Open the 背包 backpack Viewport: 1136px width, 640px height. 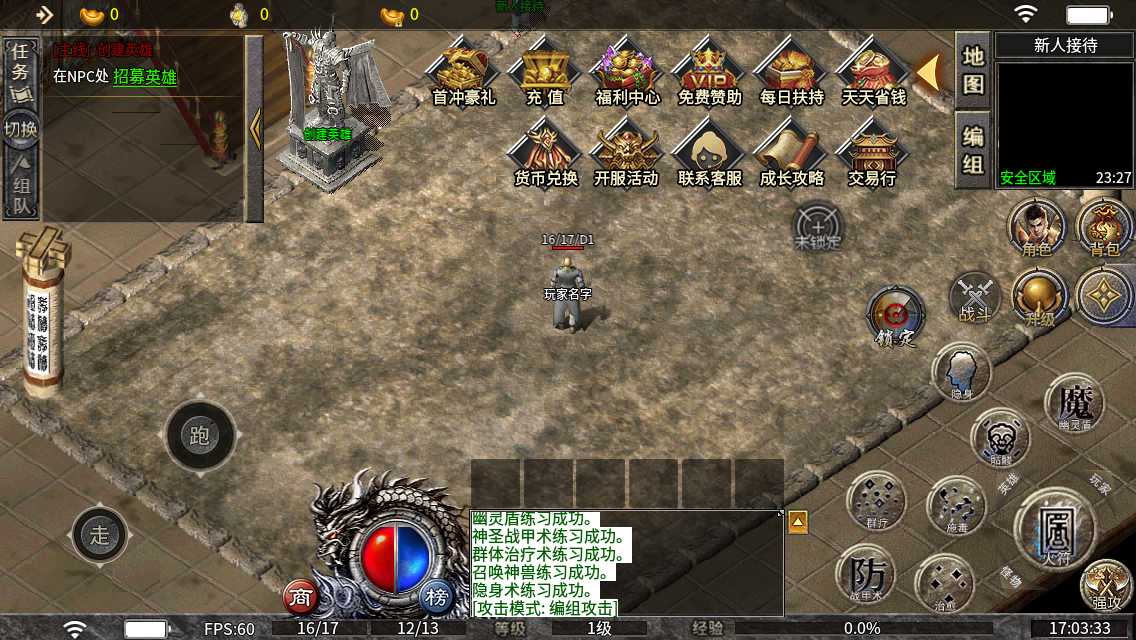1105,226
